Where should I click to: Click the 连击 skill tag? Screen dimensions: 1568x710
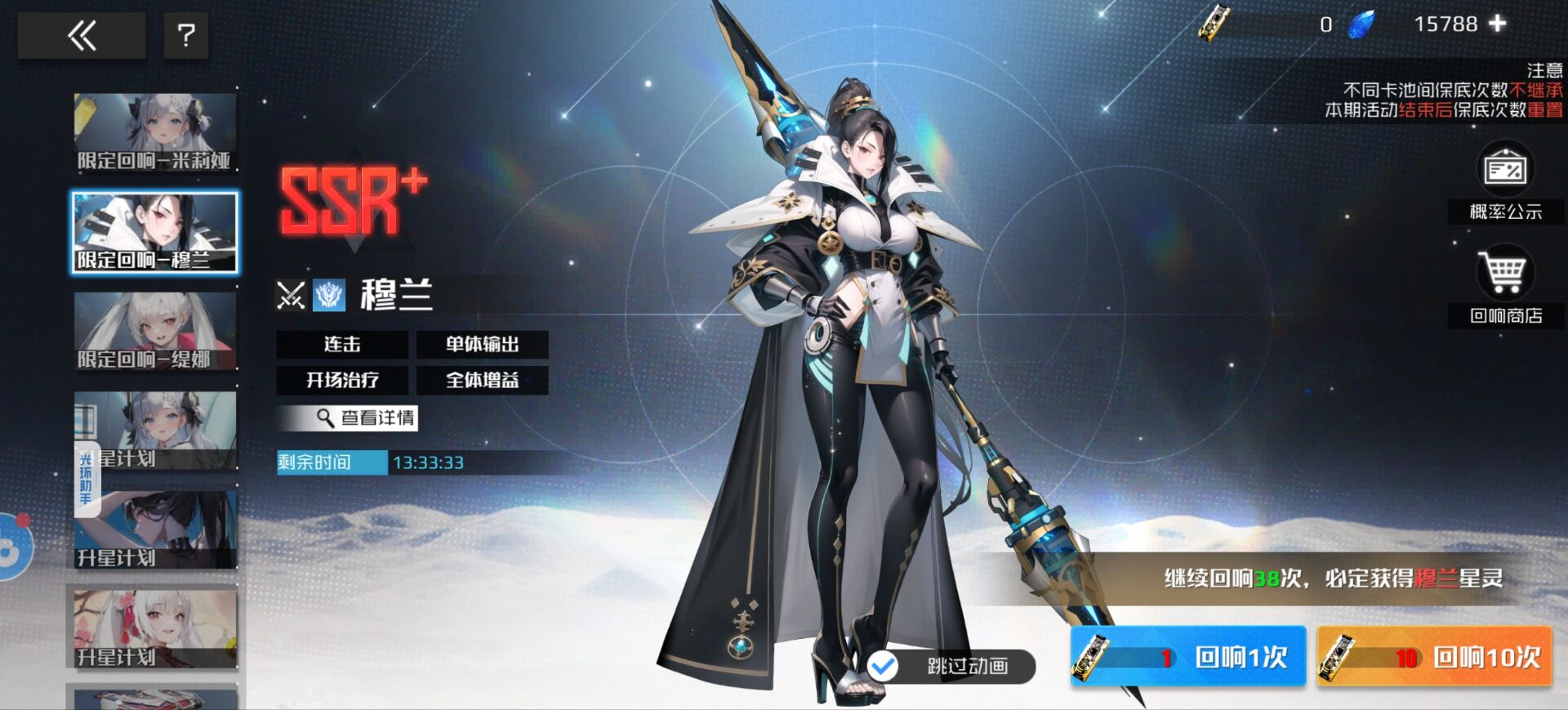342,345
